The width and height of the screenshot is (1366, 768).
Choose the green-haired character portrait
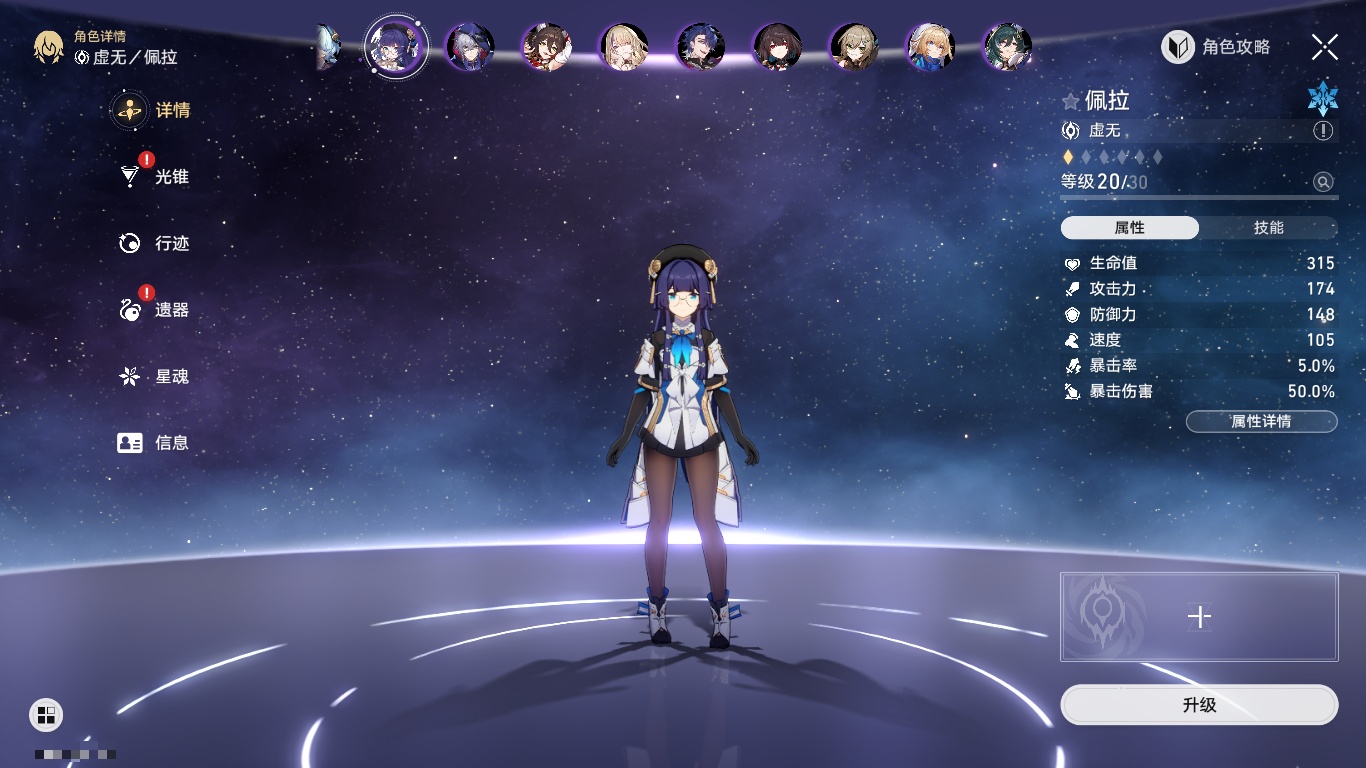click(1006, 47)
